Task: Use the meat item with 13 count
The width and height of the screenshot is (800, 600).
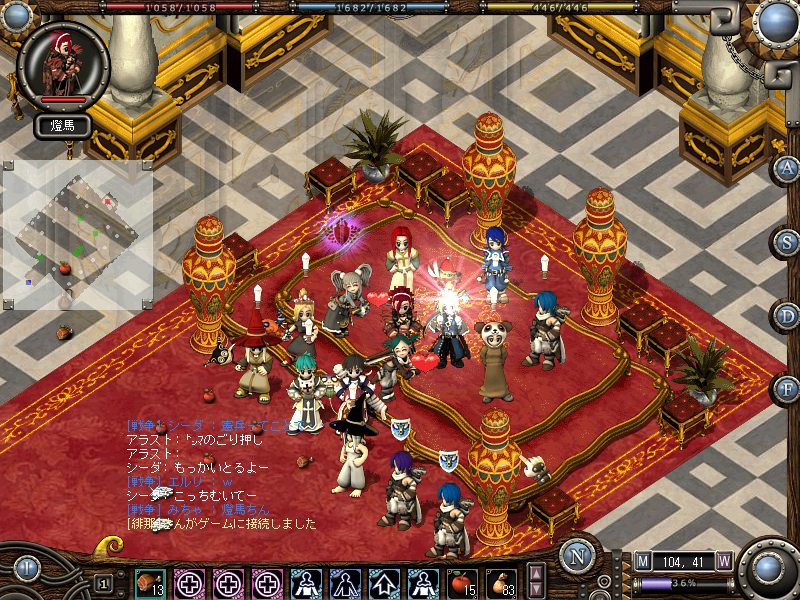Action: 150,582
